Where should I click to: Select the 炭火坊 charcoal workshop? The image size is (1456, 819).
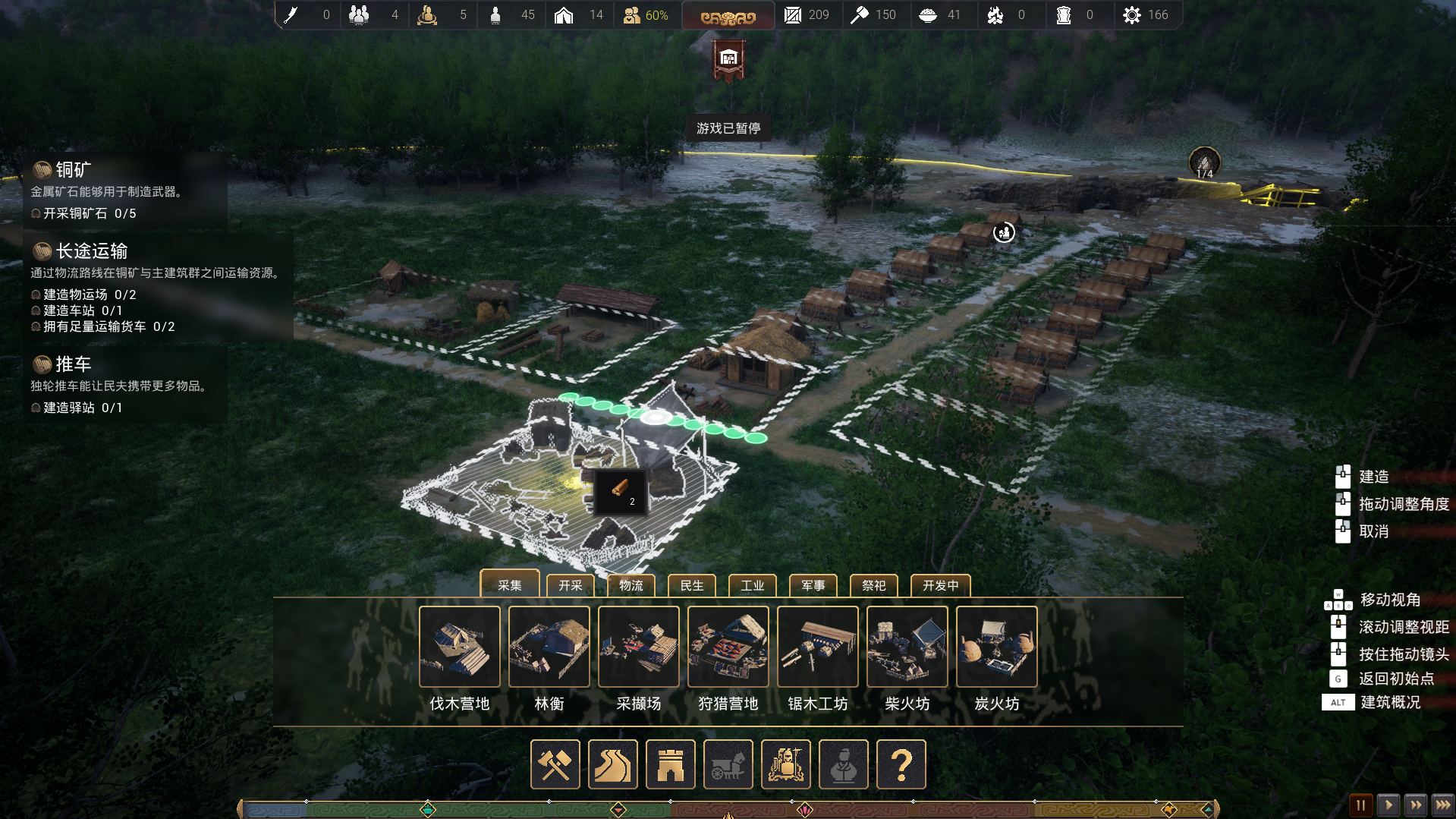[997, 647]
